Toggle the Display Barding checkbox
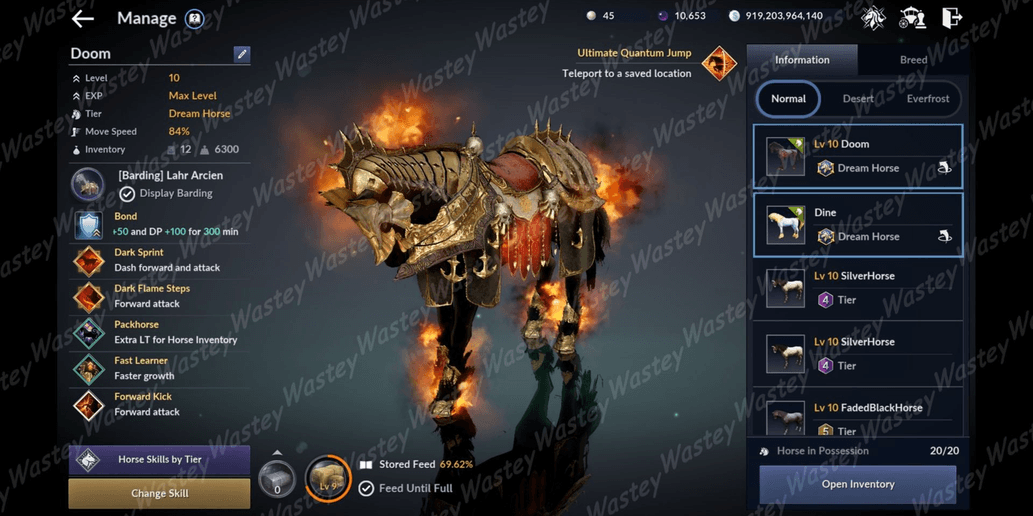The height and width of the screenshot is (516, 1033). [x=127, y=194]
